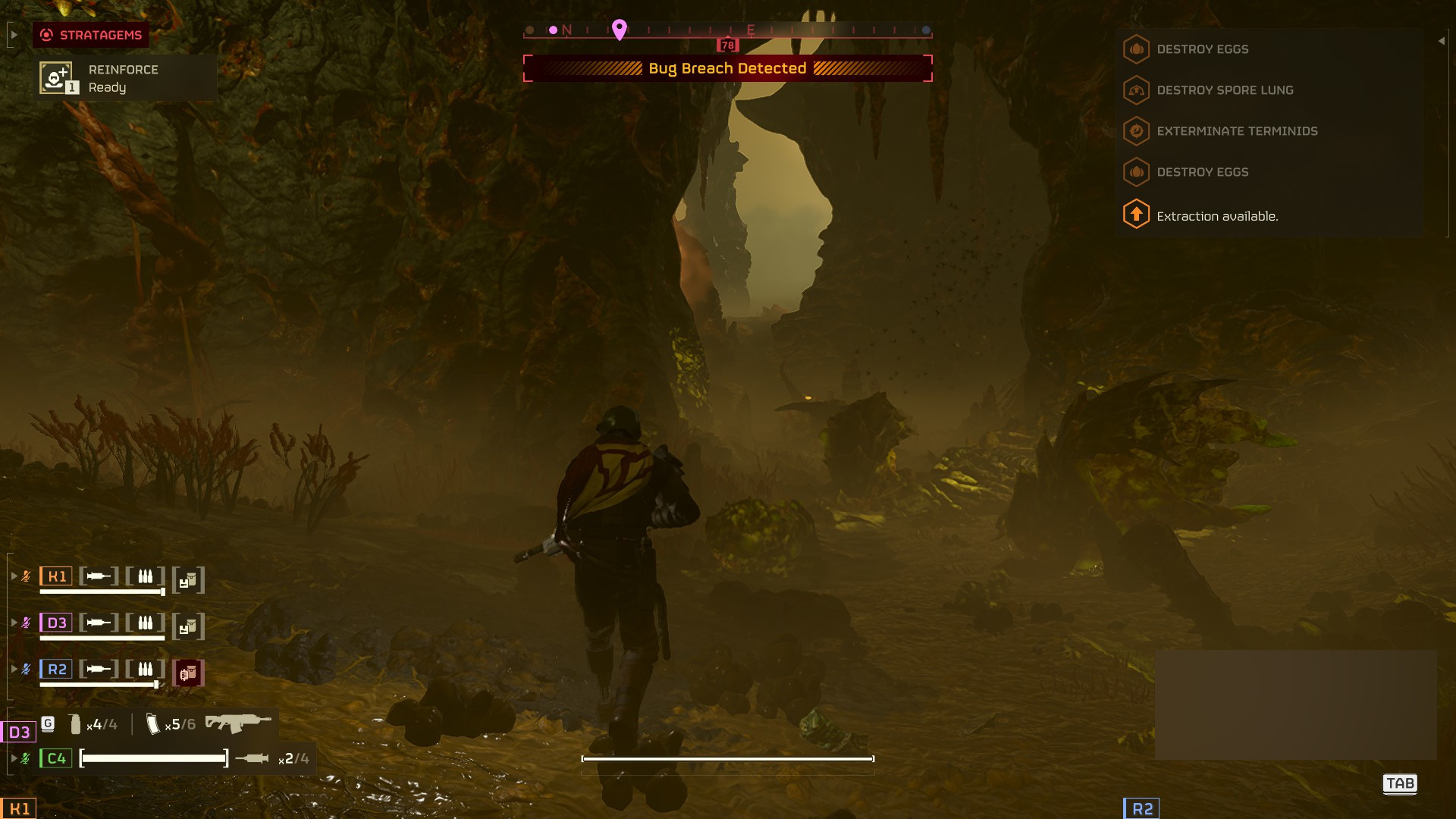Screen dimensions: 1456x819
Task: Select the REINFORCE stratagem icon
Action: coord(56,78)
